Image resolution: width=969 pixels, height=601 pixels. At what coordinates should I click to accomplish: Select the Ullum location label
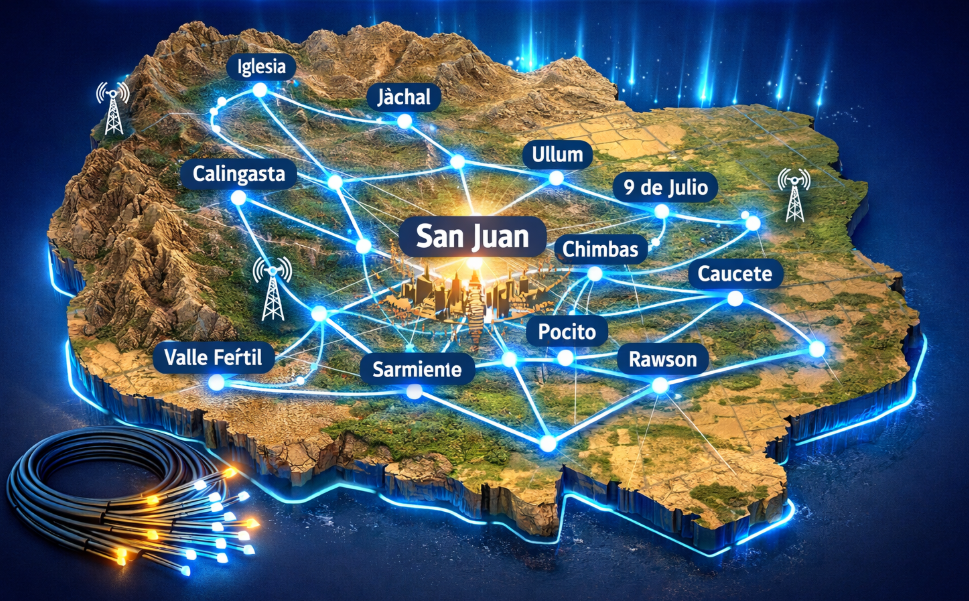click(558, 155)
